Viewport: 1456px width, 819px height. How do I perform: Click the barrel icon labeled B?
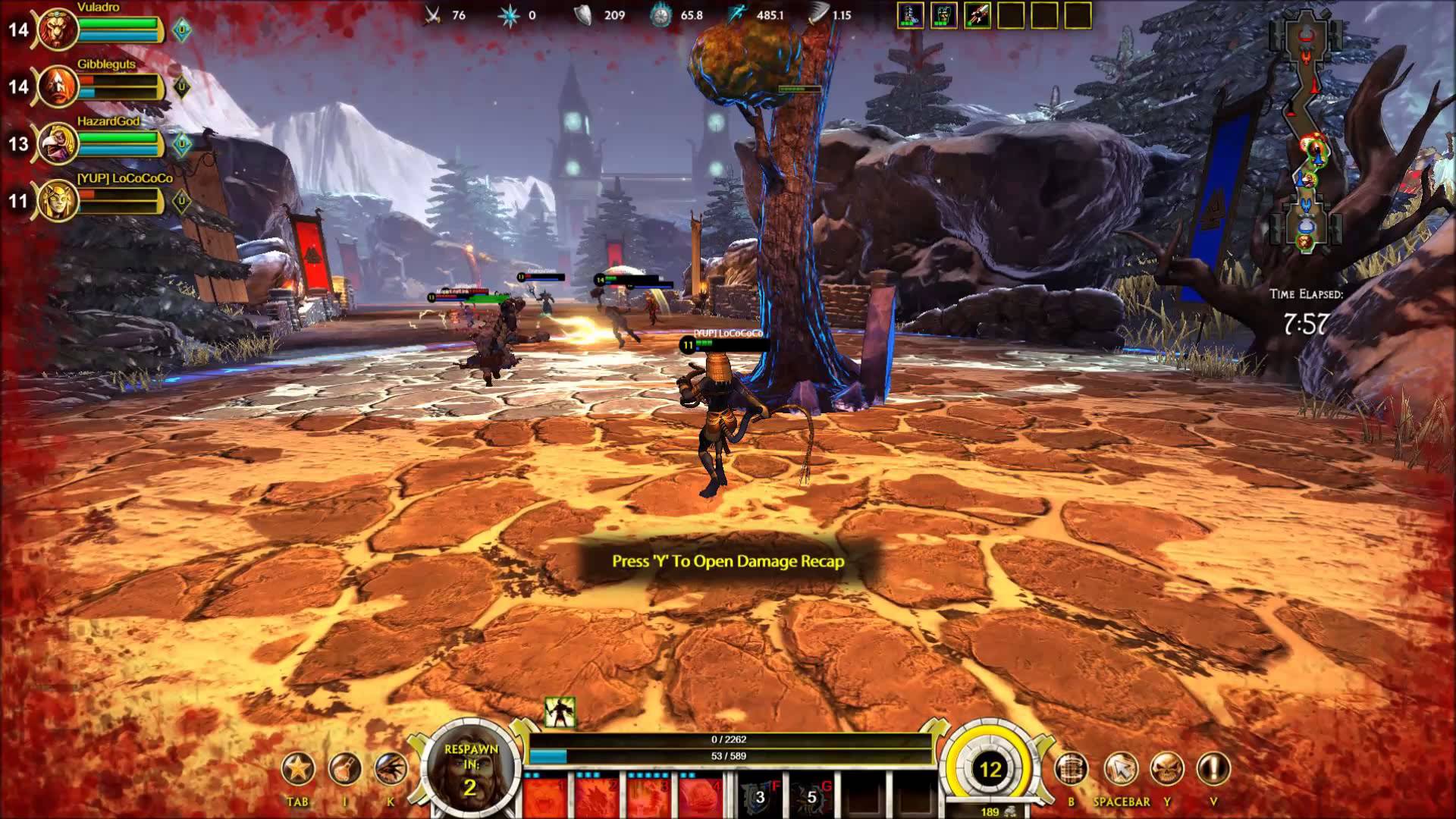click(x=1072, y=770)
